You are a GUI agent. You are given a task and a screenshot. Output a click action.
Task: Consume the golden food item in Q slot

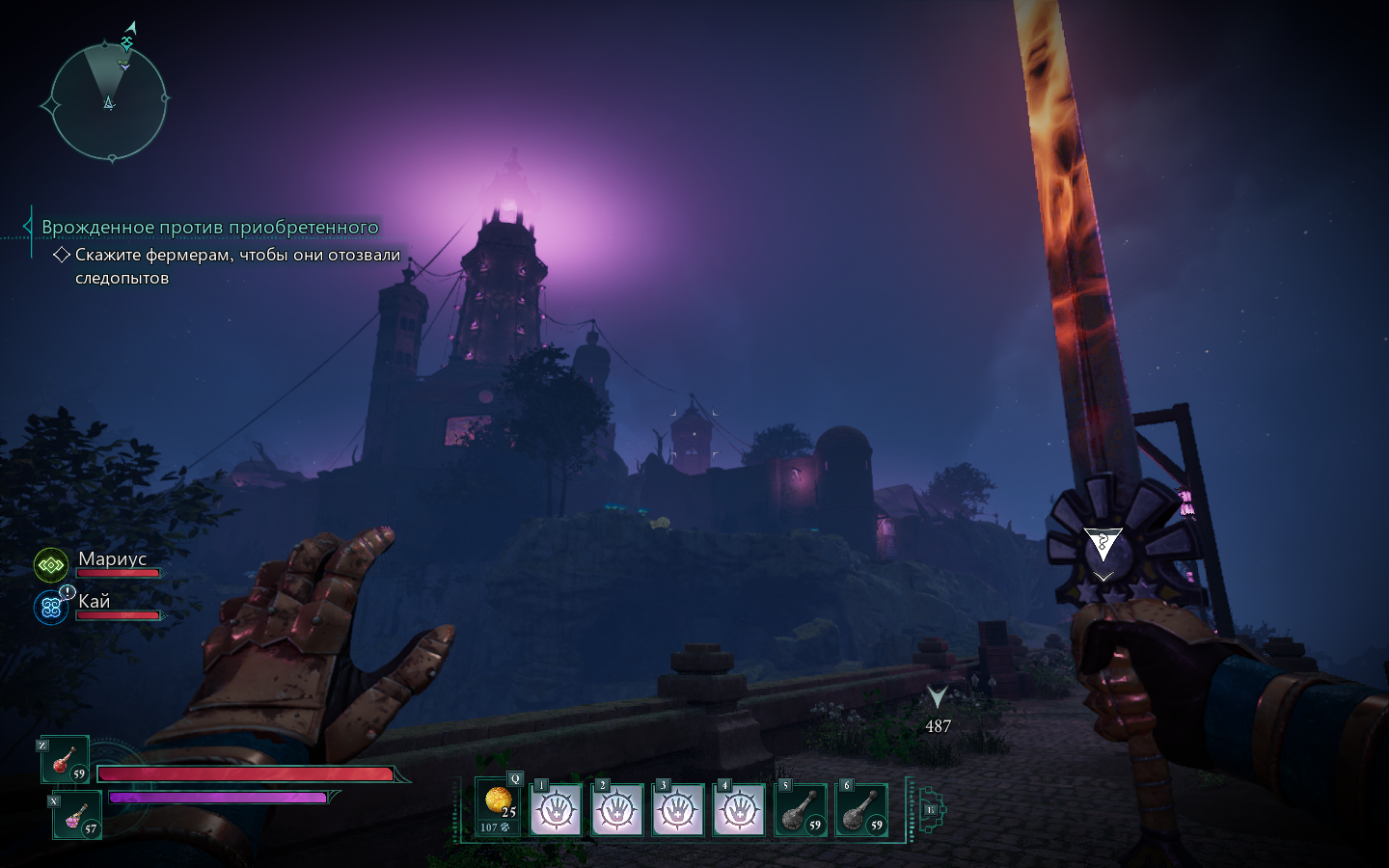click(x=498, y=806)
